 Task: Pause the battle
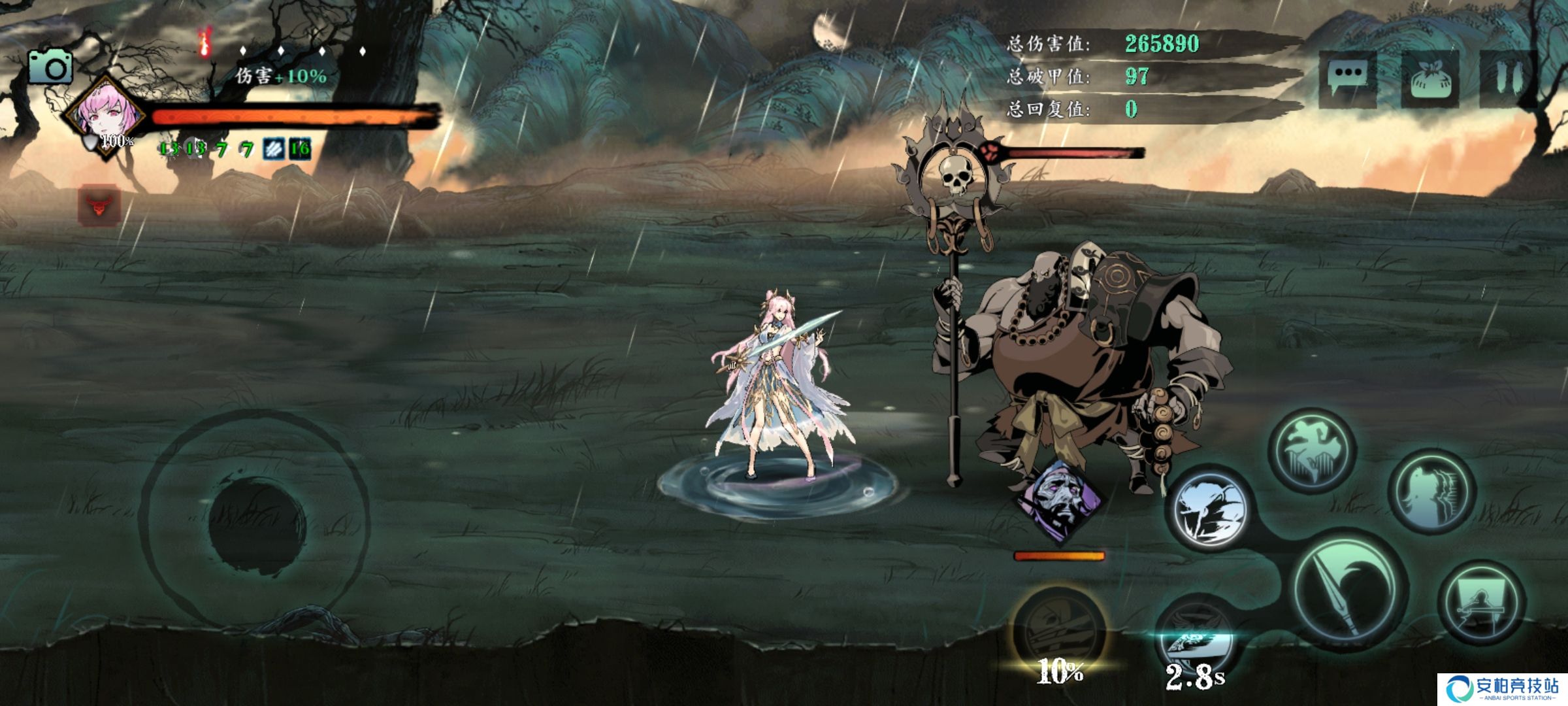(1509, 78)
